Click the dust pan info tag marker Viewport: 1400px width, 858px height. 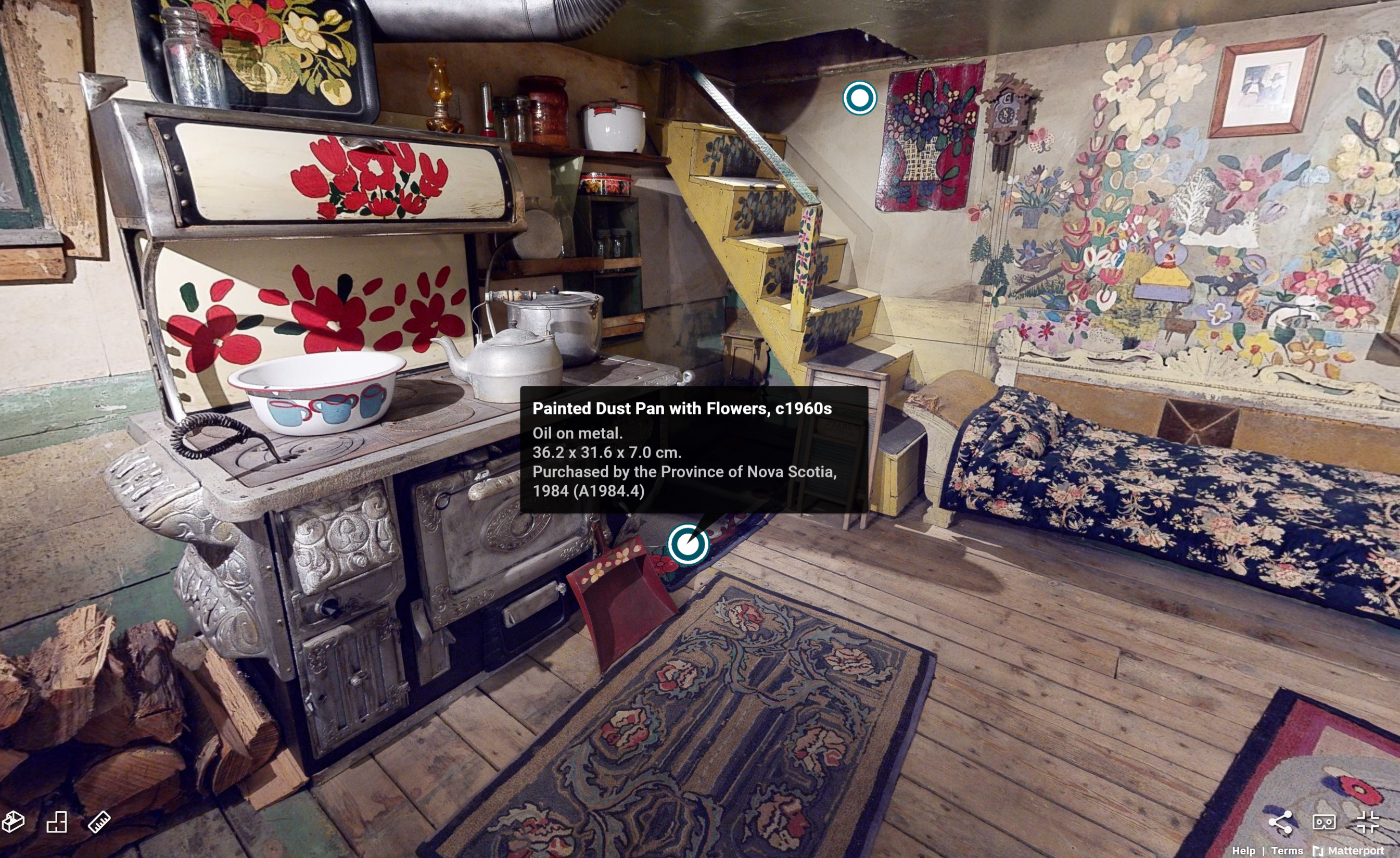(x=688, y=544)
